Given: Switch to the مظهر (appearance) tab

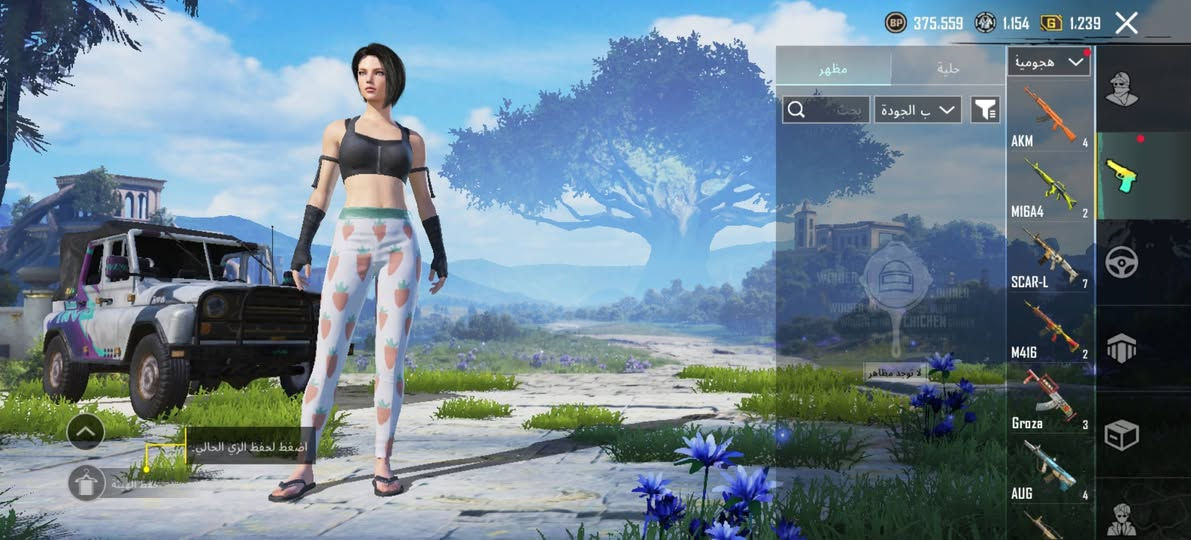Looking at the screenshot, I should coord(833,68).
